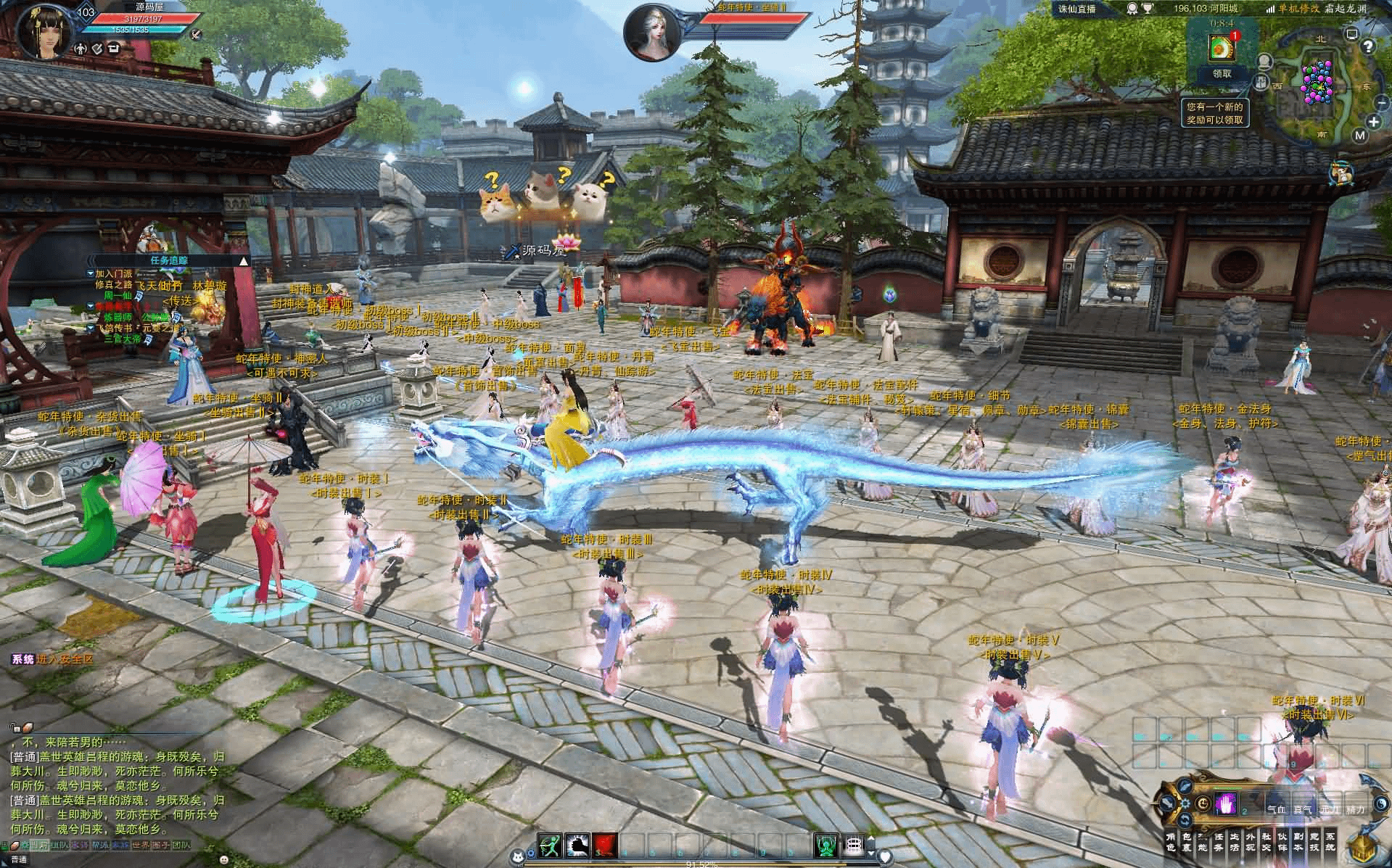Open the 系统 system menu

pos(1330,842)
